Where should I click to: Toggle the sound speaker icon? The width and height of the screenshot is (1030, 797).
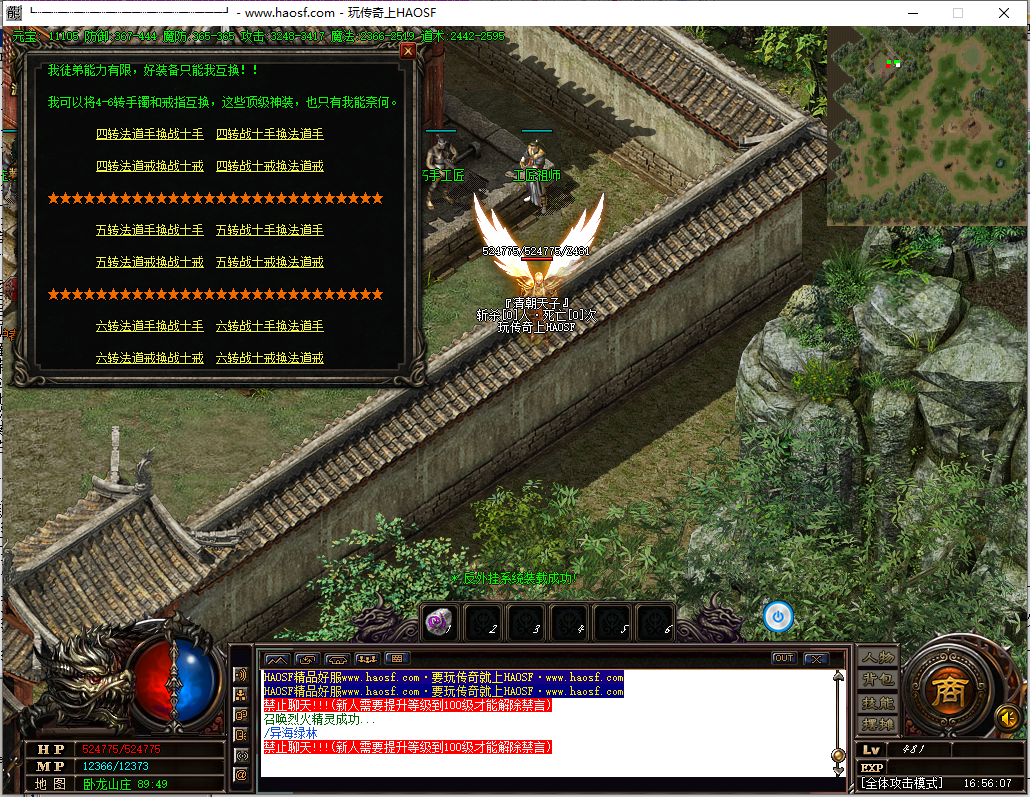pyautogui.click(x=1008, y=717)
